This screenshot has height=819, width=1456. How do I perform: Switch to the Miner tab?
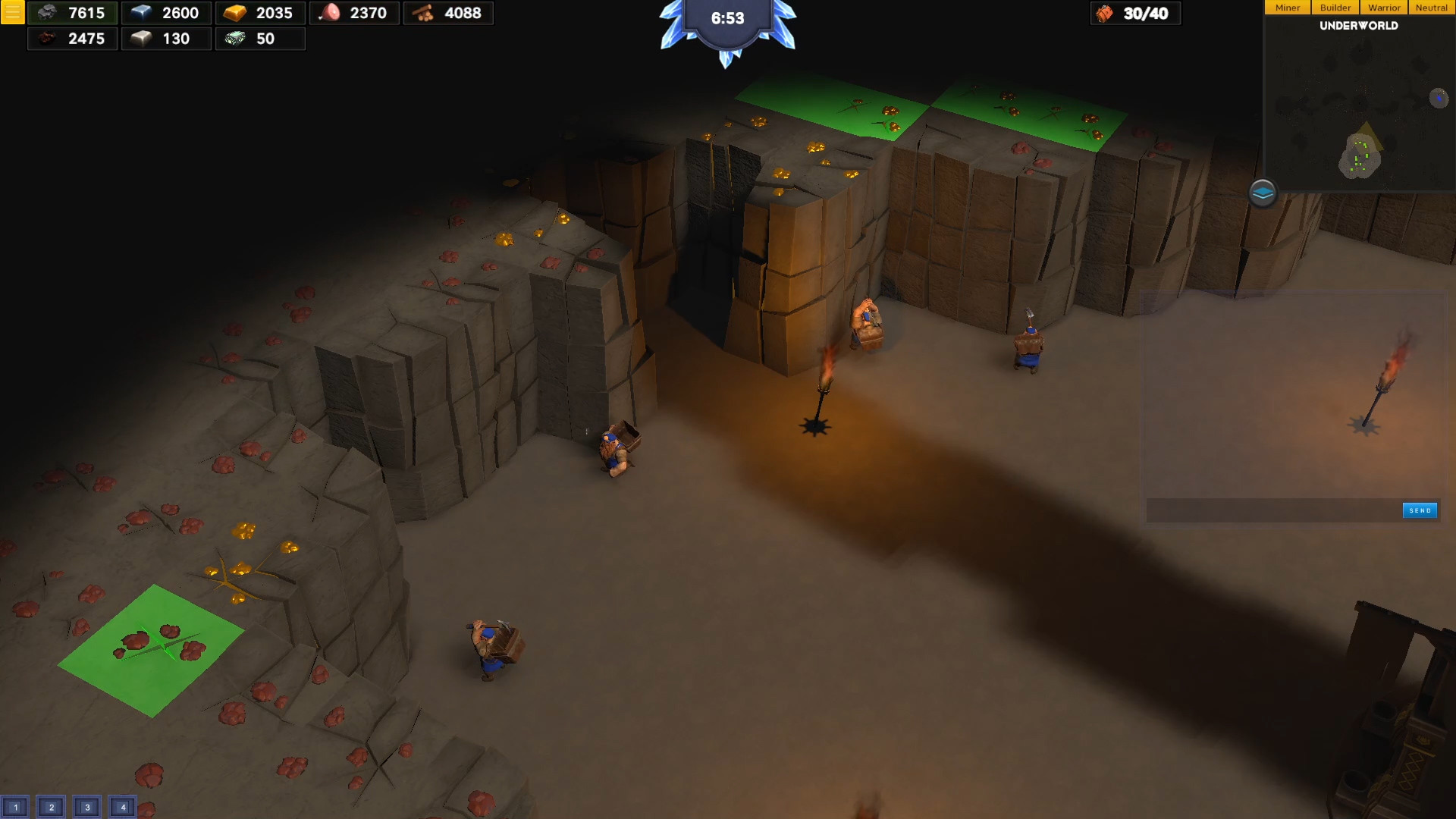[1287, 7]
